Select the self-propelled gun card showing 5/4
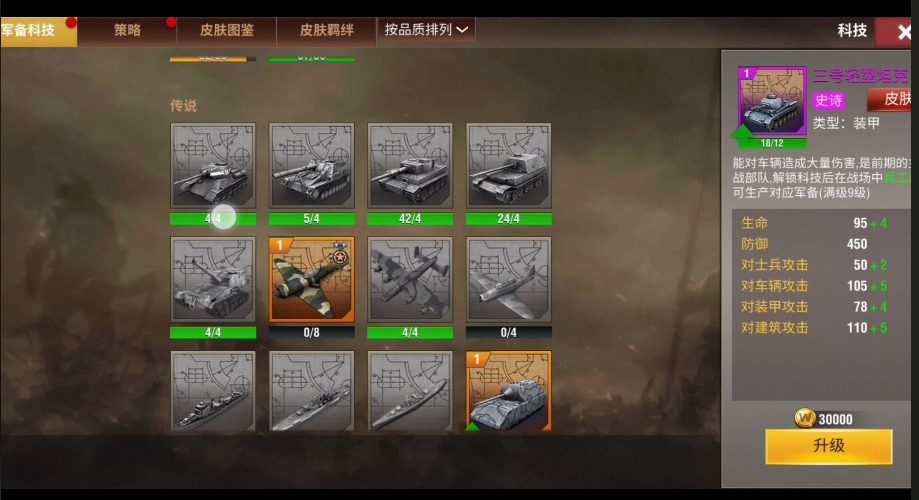Image resolution: width=919 pixels, height=500 pixels. [x=312, y=166]
